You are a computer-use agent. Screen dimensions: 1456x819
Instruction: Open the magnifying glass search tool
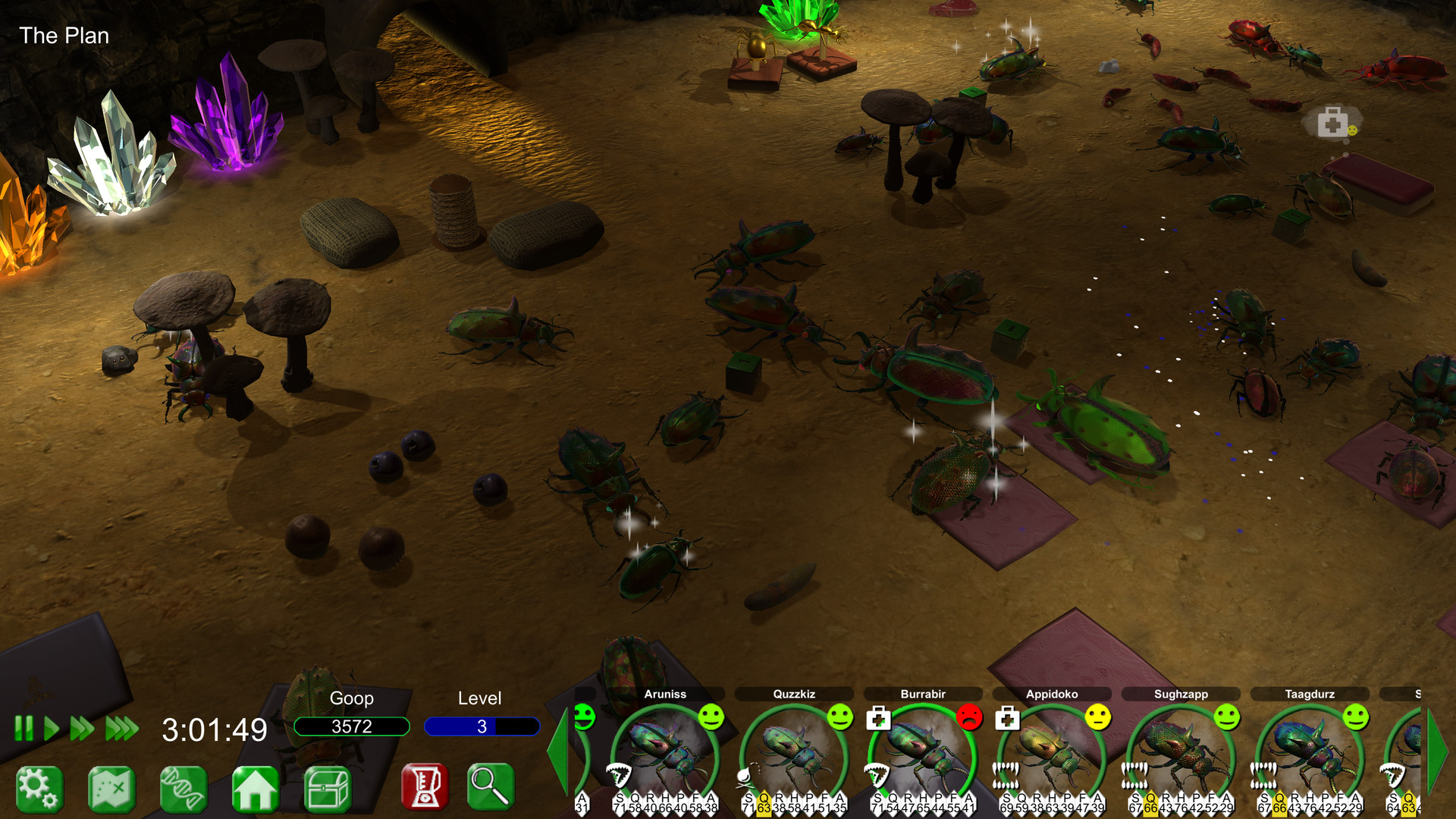(489, 788)
